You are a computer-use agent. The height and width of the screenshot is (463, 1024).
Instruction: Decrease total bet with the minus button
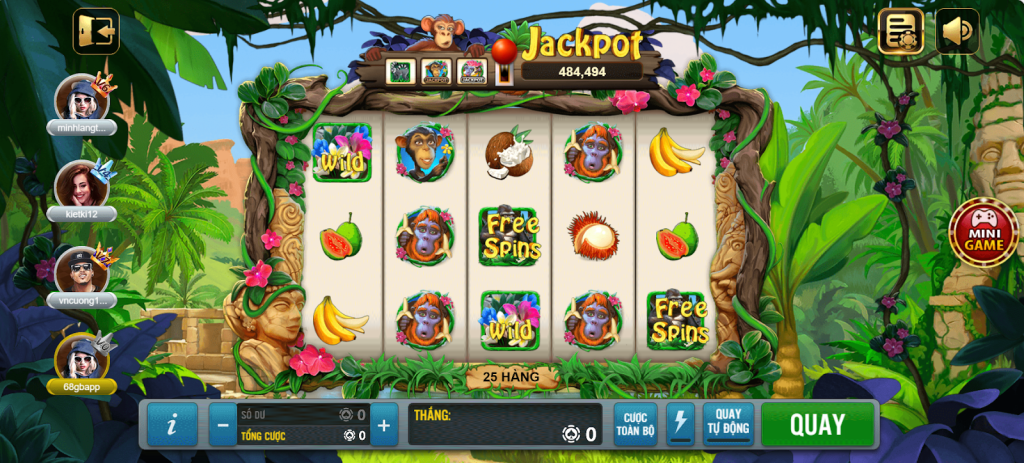(x=223, y=425)
